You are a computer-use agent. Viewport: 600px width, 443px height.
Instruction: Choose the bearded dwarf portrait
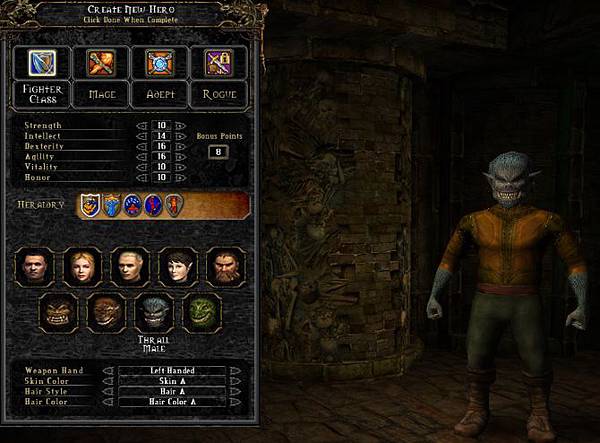pos(224,266)
